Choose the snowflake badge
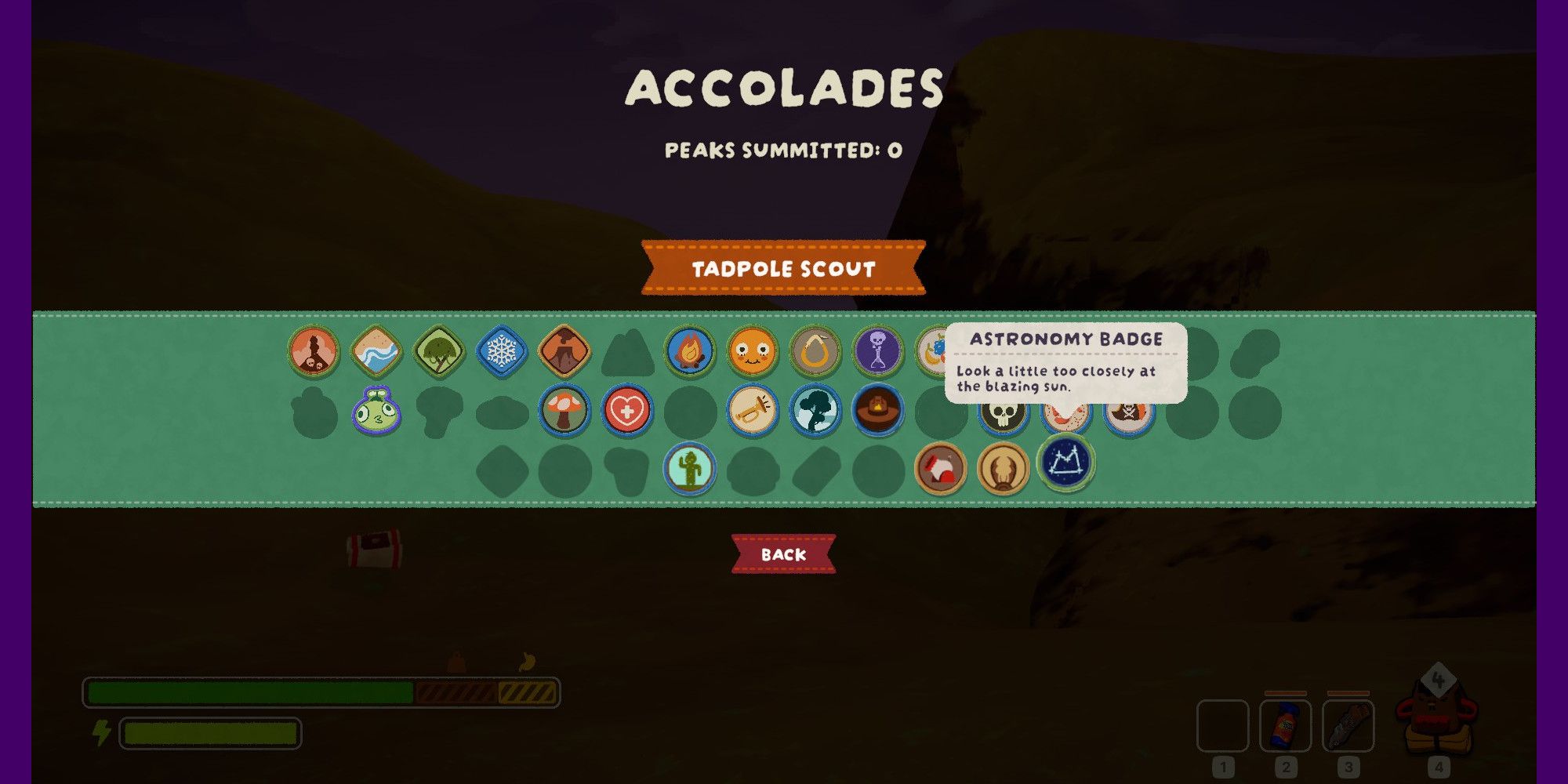 (x=501, y=351)
